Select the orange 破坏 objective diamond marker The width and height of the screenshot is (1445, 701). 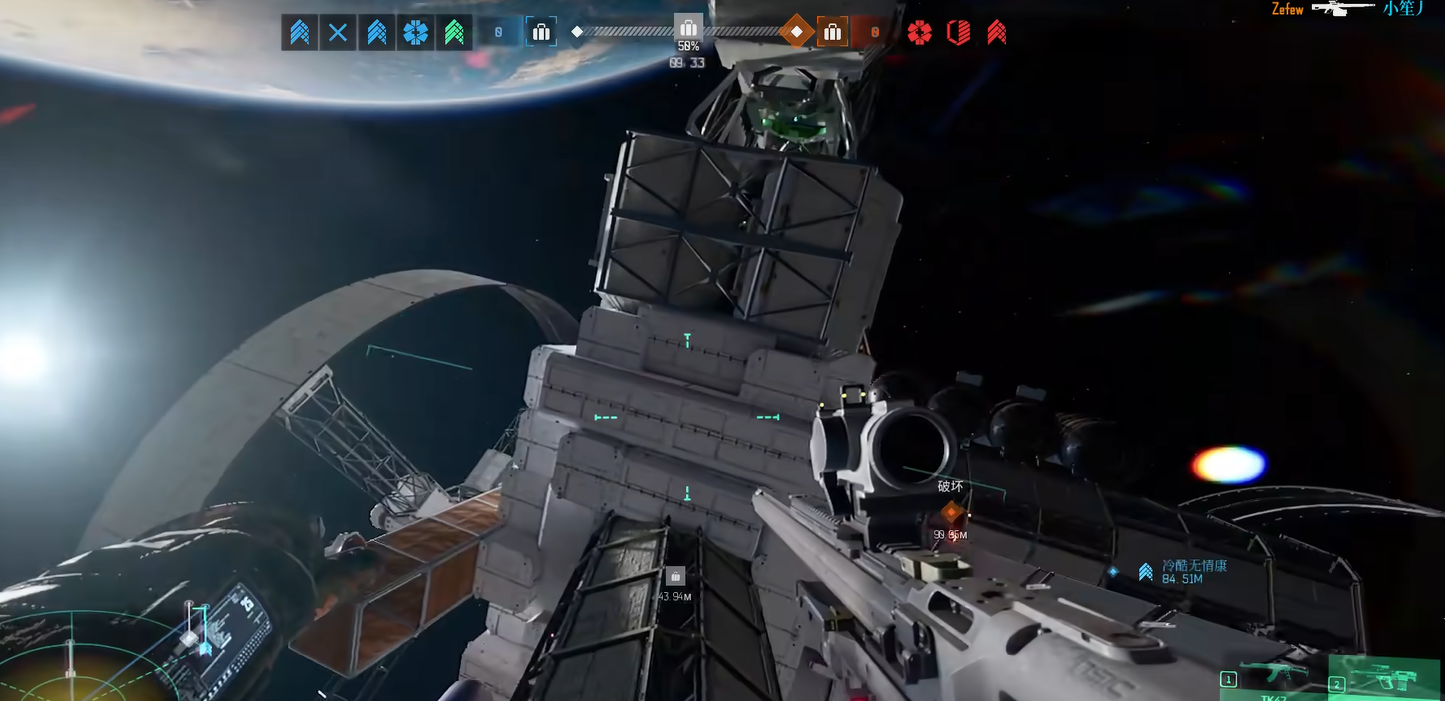(951, 513)
